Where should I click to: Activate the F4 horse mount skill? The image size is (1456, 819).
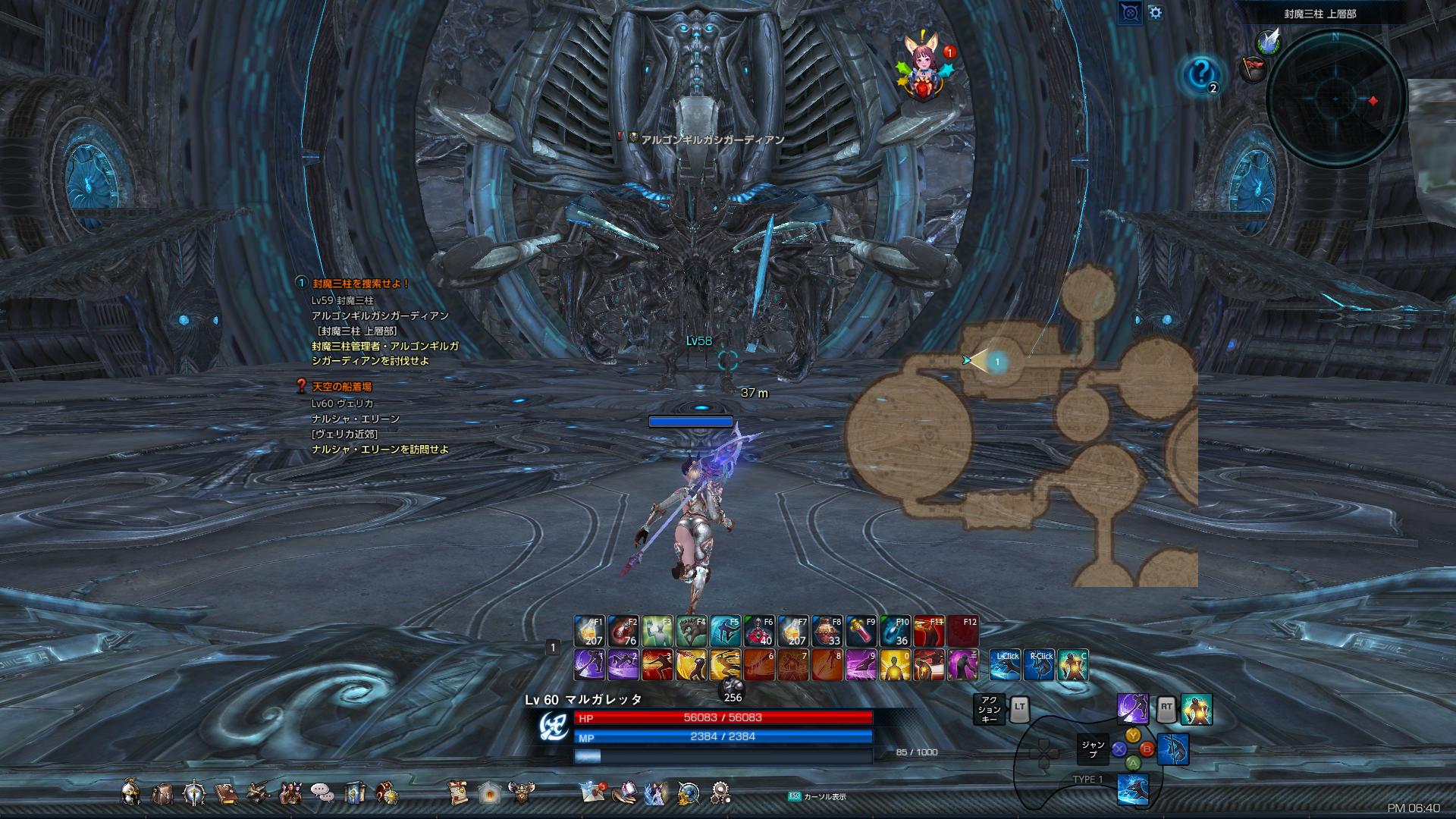pos(691,631)
